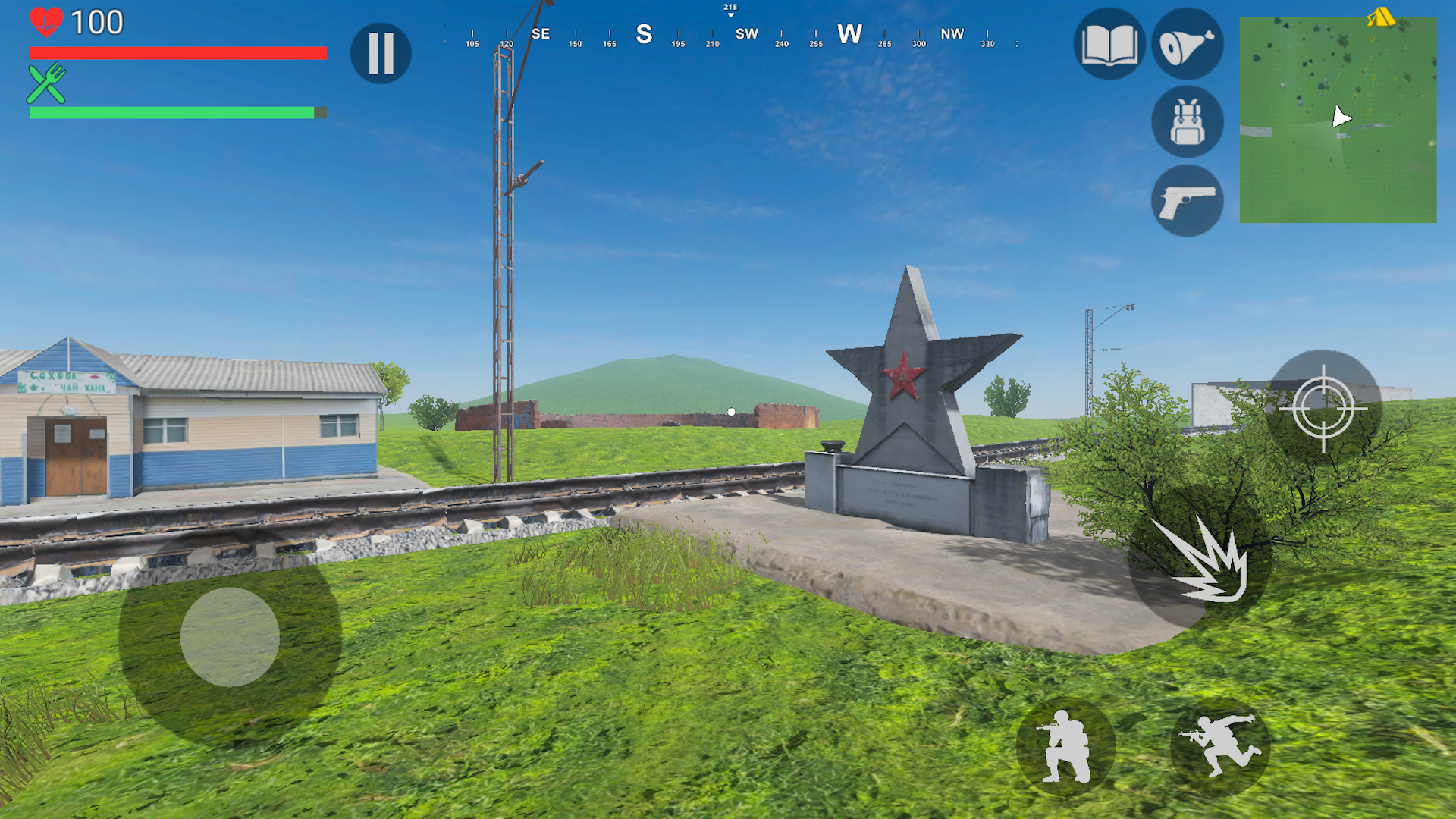Select the pistol weapon slot
The image size is (1456, 819).
click(x=1187, y=199)
